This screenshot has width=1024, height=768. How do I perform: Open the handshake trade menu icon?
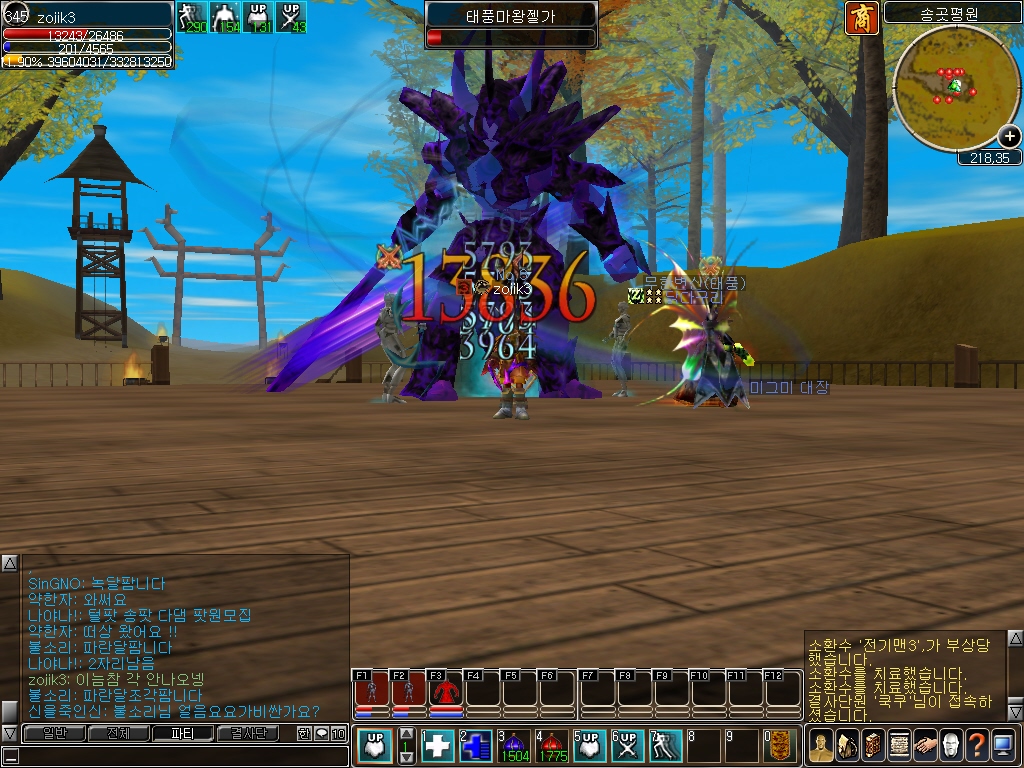[x=925, y=745]
